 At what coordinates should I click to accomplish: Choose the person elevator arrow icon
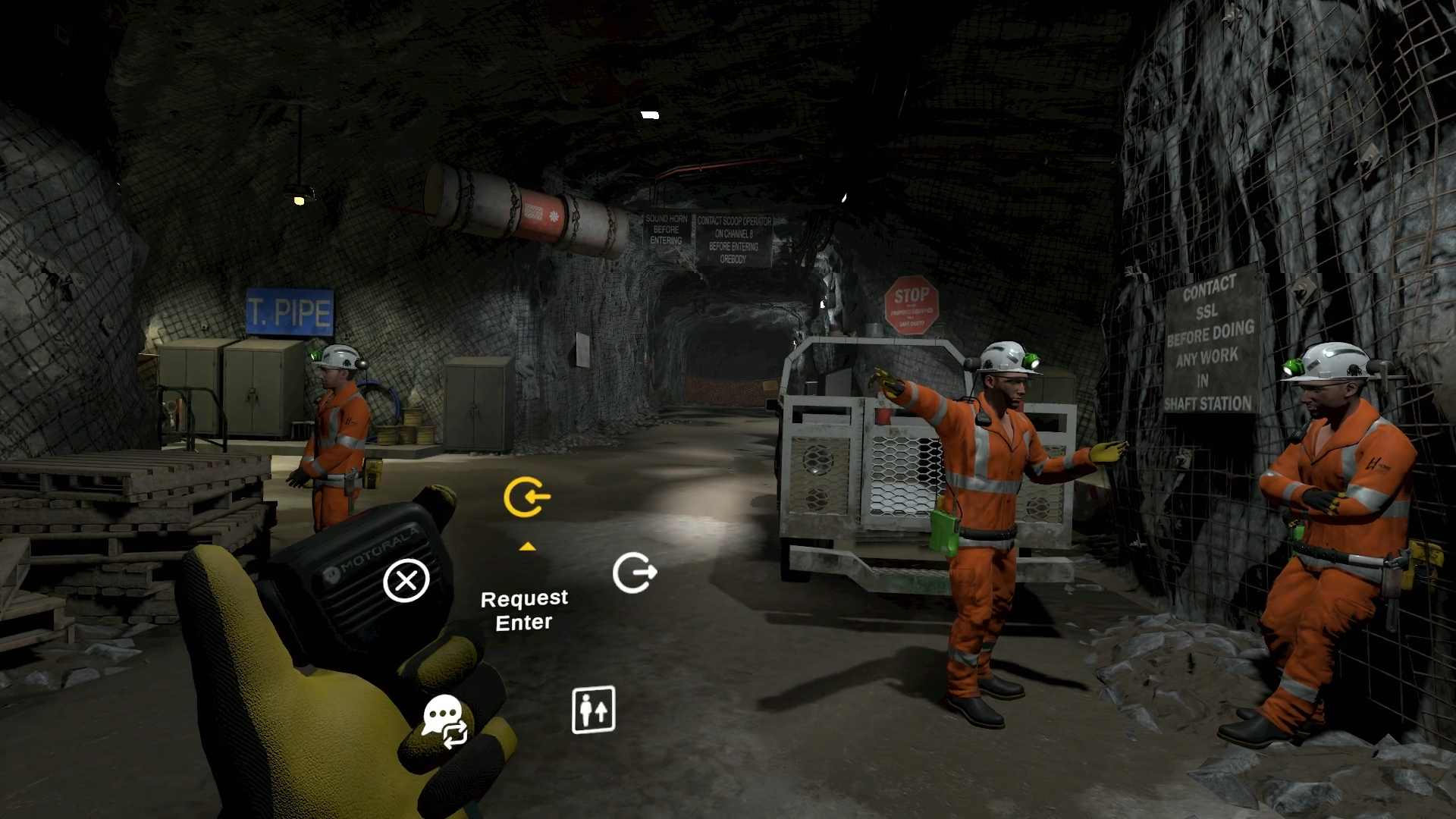tap(593, 710)
